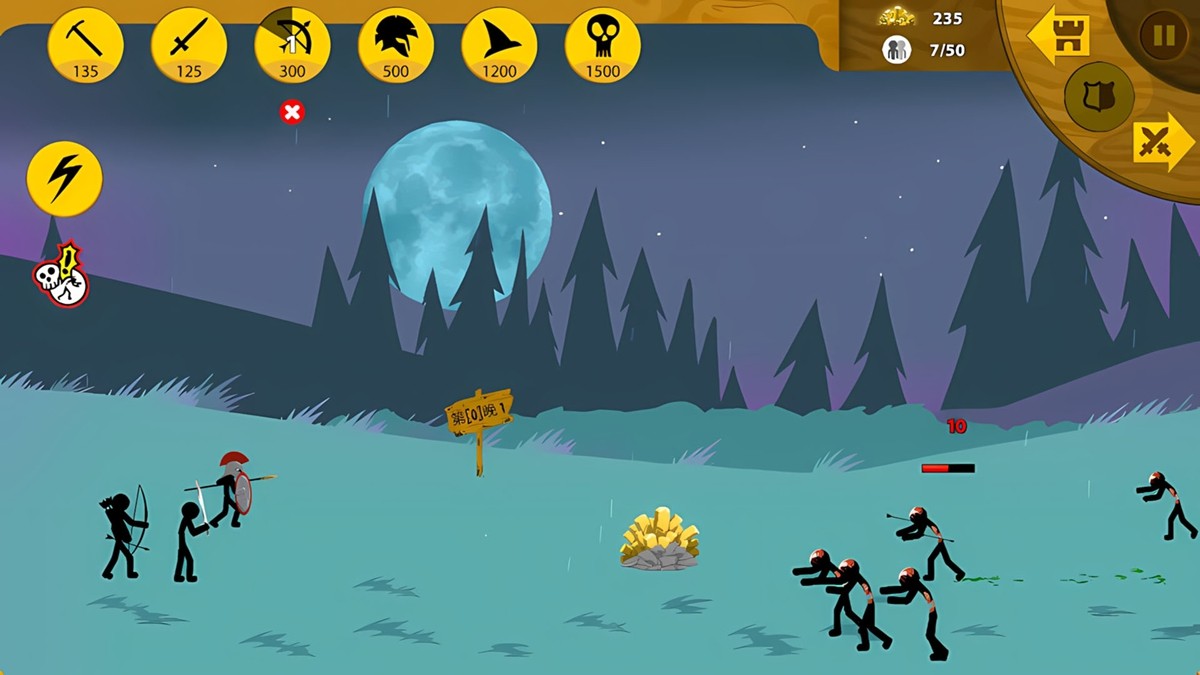Pause the game

point(1164,36)
